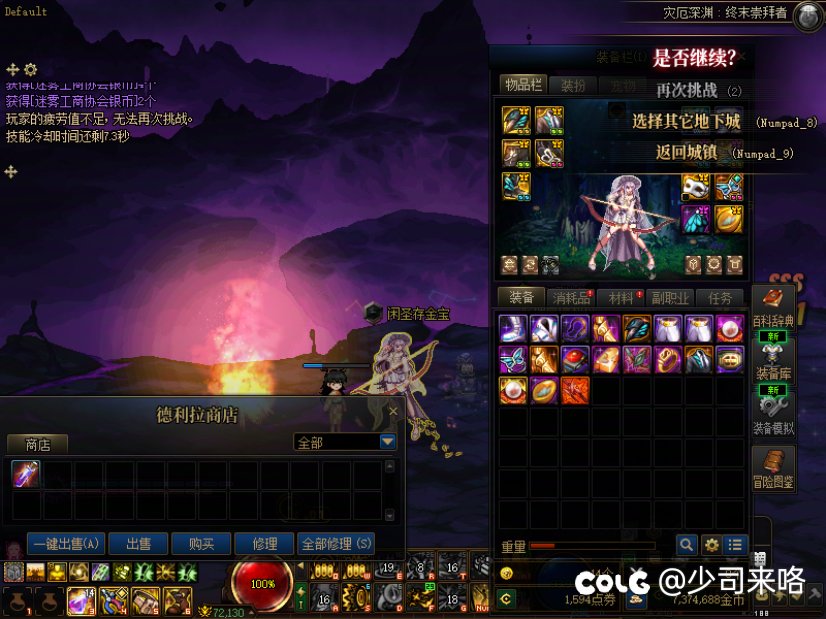Open the 任务 inventory tab
The width and height of the screenshot is (826, 619).
coord(720,298)
